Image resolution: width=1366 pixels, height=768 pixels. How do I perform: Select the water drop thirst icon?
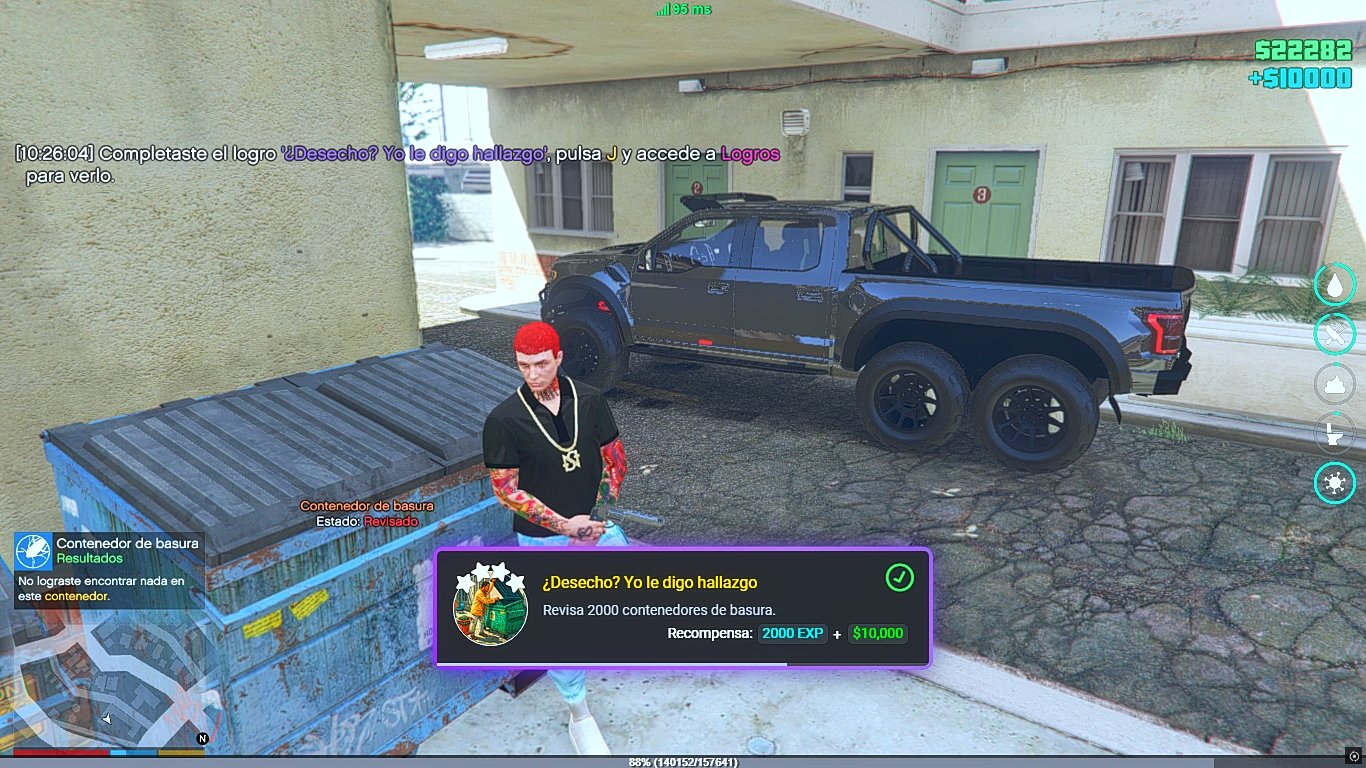[x=1334, y=285]
